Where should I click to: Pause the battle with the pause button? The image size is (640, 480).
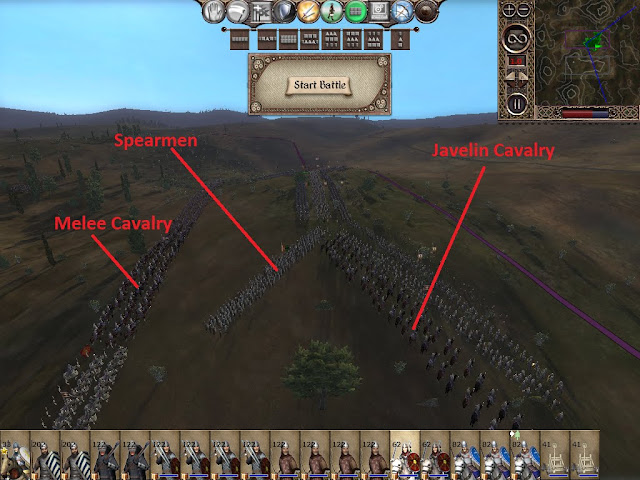[516, 102]
